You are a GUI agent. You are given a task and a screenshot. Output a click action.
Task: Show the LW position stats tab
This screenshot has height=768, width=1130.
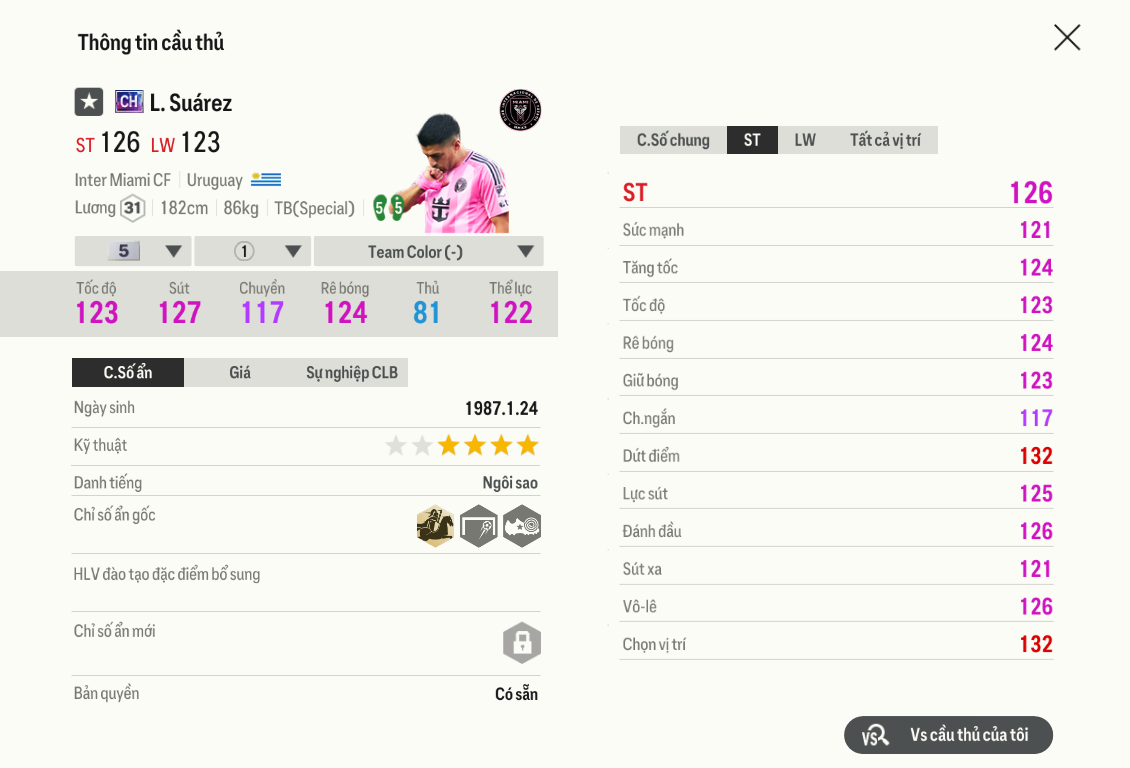805,140
